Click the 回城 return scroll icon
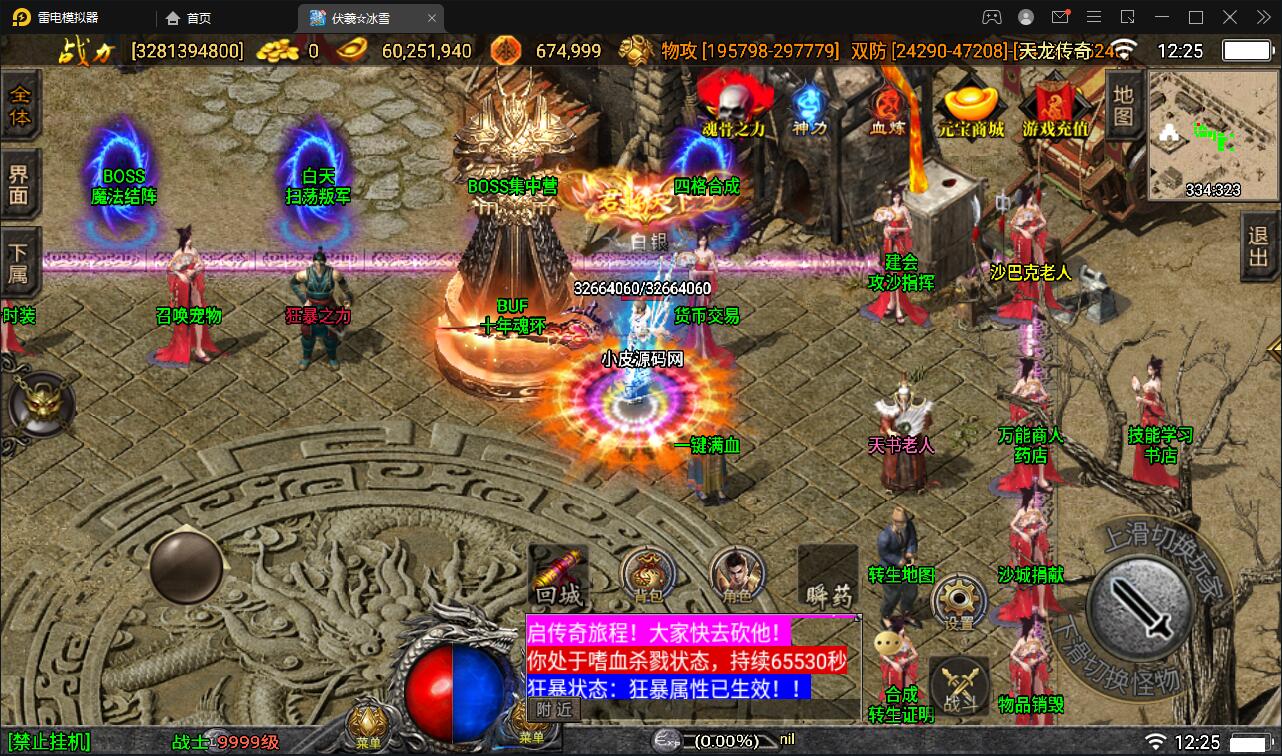 click(x=557, y=578)
